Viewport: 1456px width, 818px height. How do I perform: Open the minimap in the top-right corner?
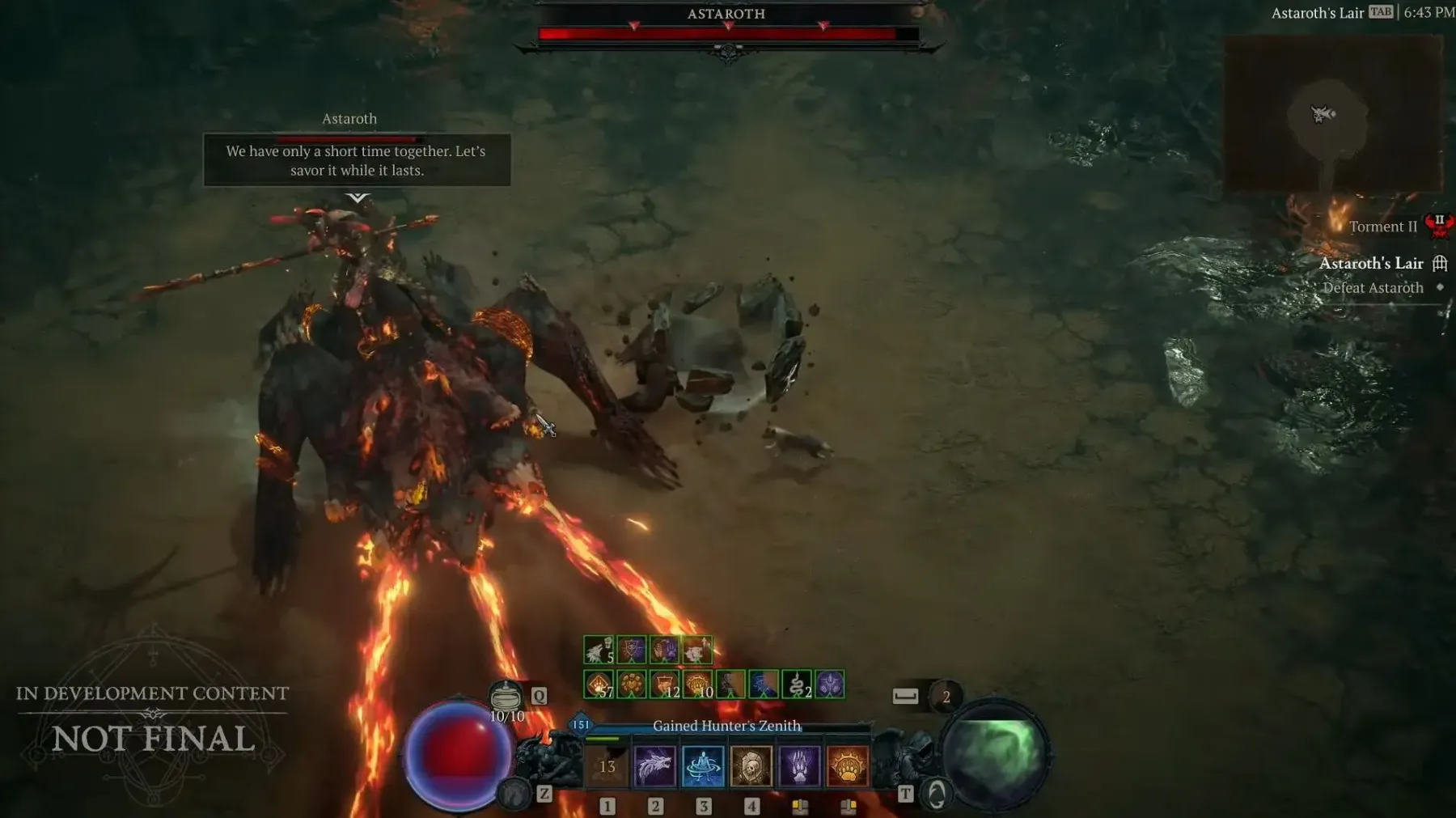pyautogui.click(x=1332, y=113)
